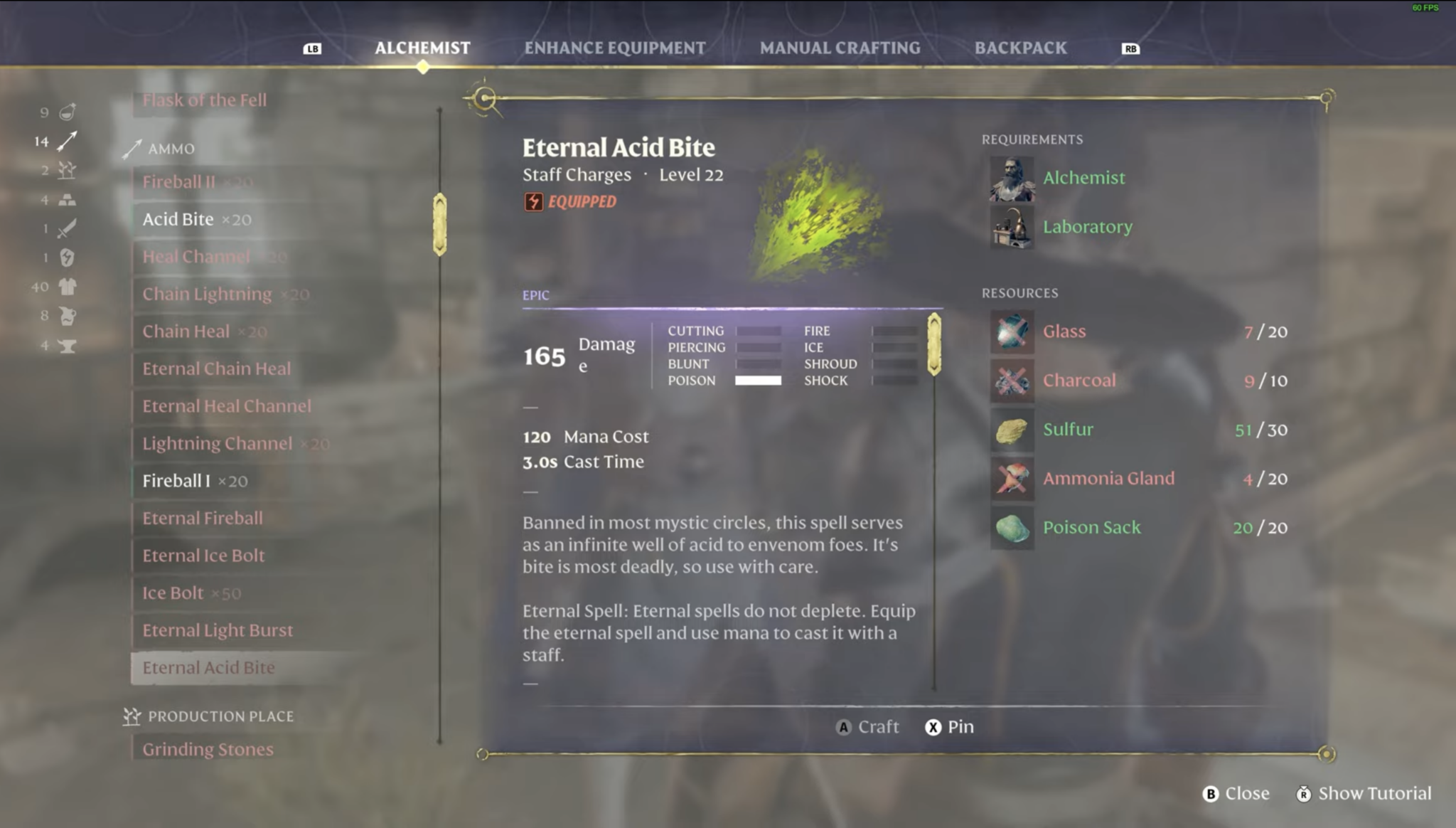Select the flask consumables category icon

(x=68, y=112)
